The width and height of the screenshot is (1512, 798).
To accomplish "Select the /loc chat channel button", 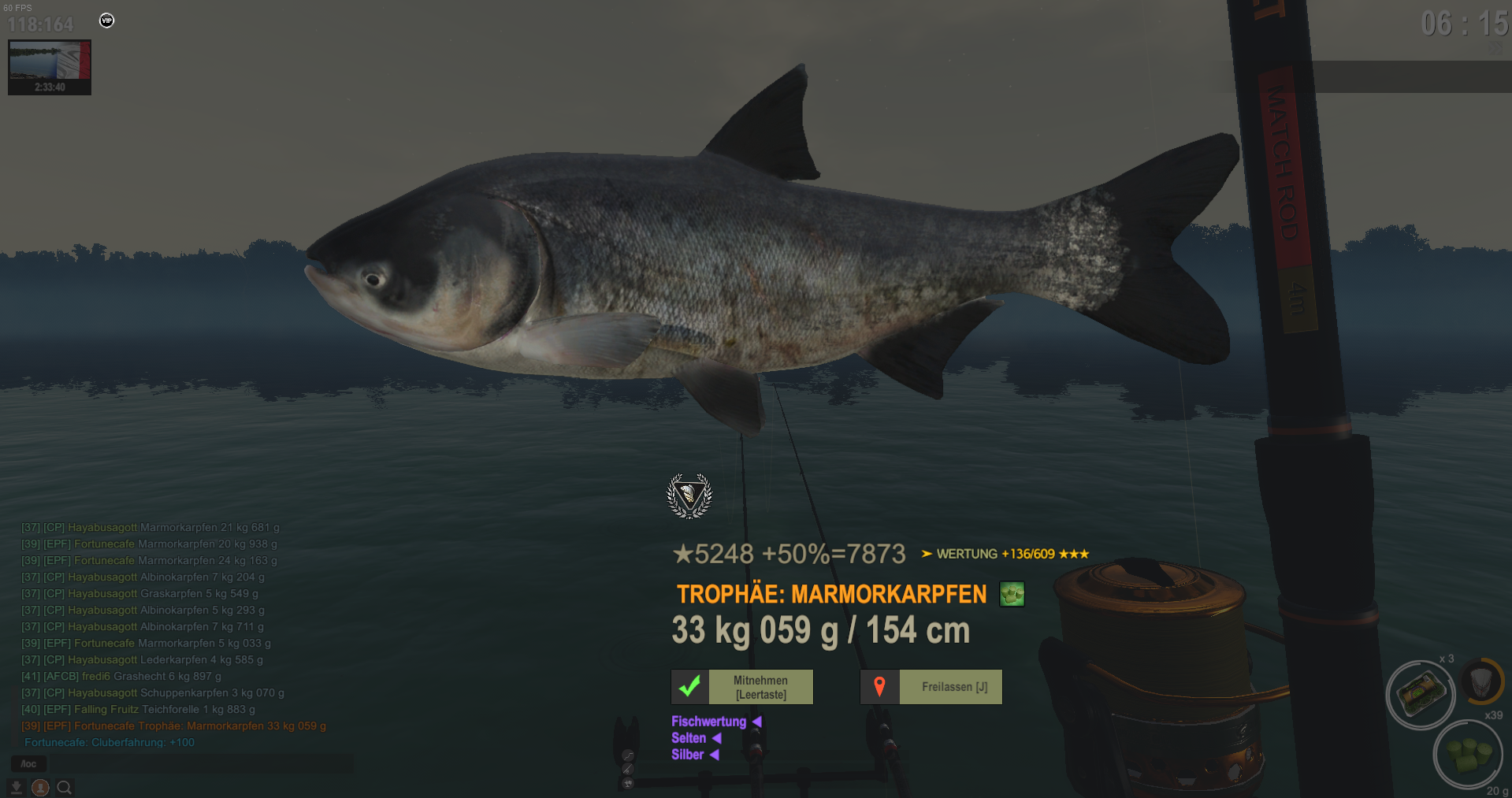I will 28,763.
